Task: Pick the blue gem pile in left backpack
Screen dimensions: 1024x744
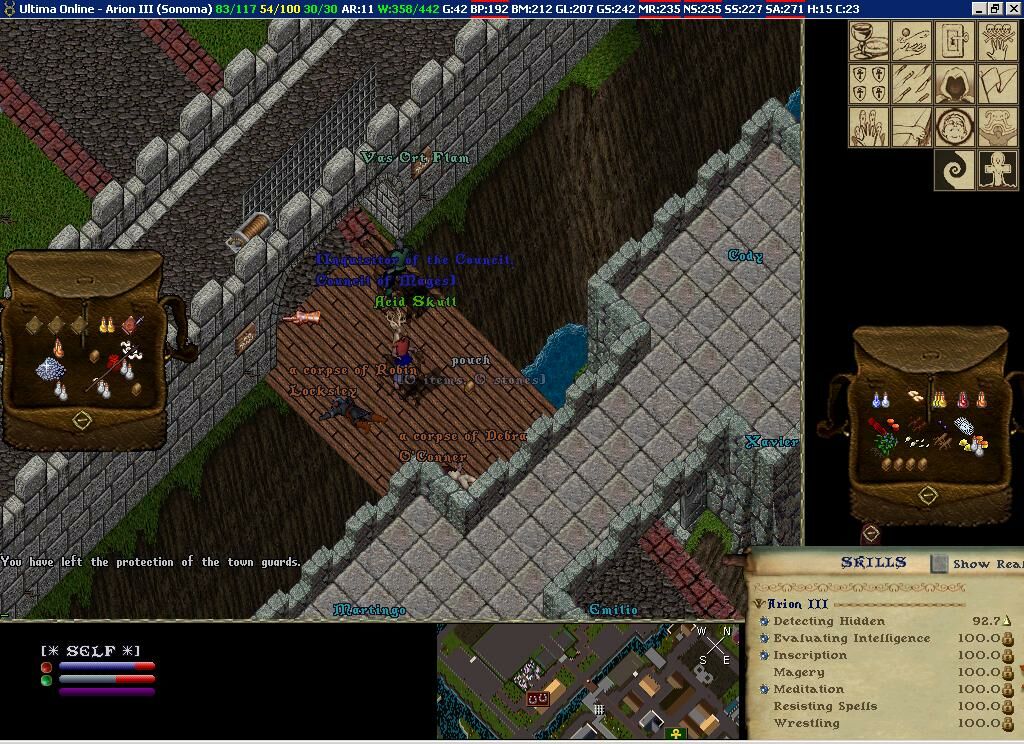Action: coord(49,369)
